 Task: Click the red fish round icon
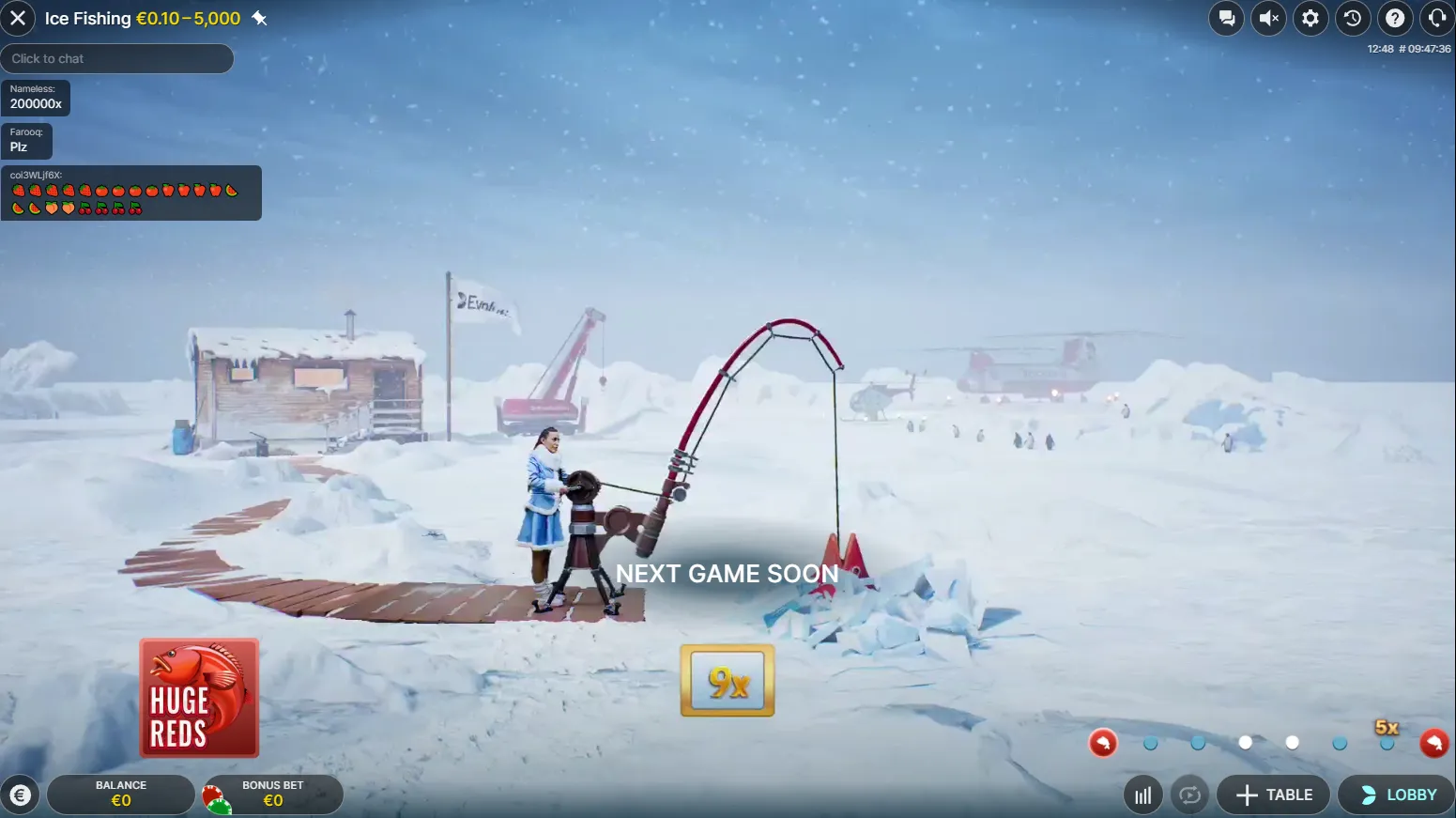(x=1103, y=743)
